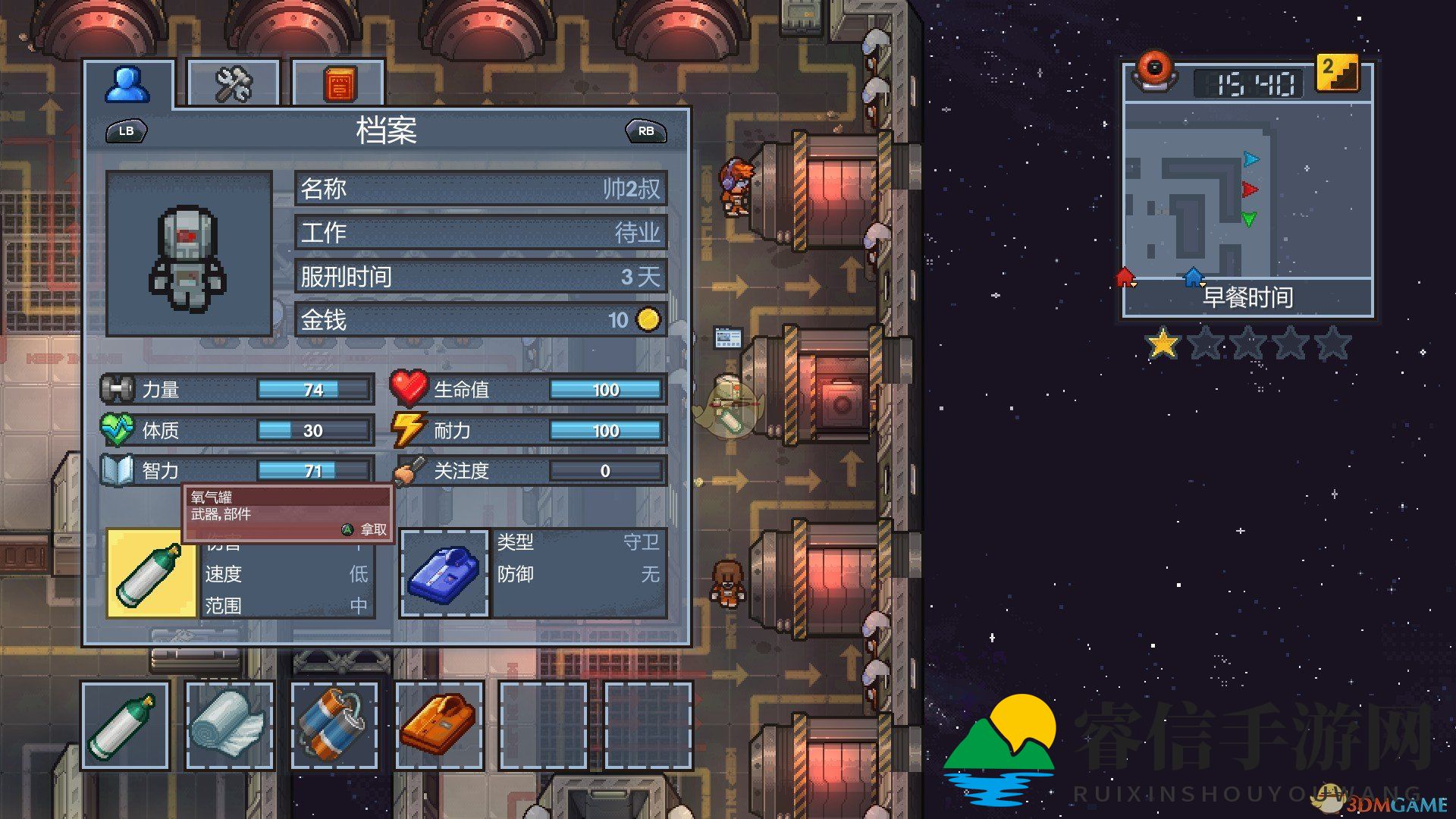Select the orange inmate outfit slot
Screen dimensions: 1456x819
pos(439,726)
